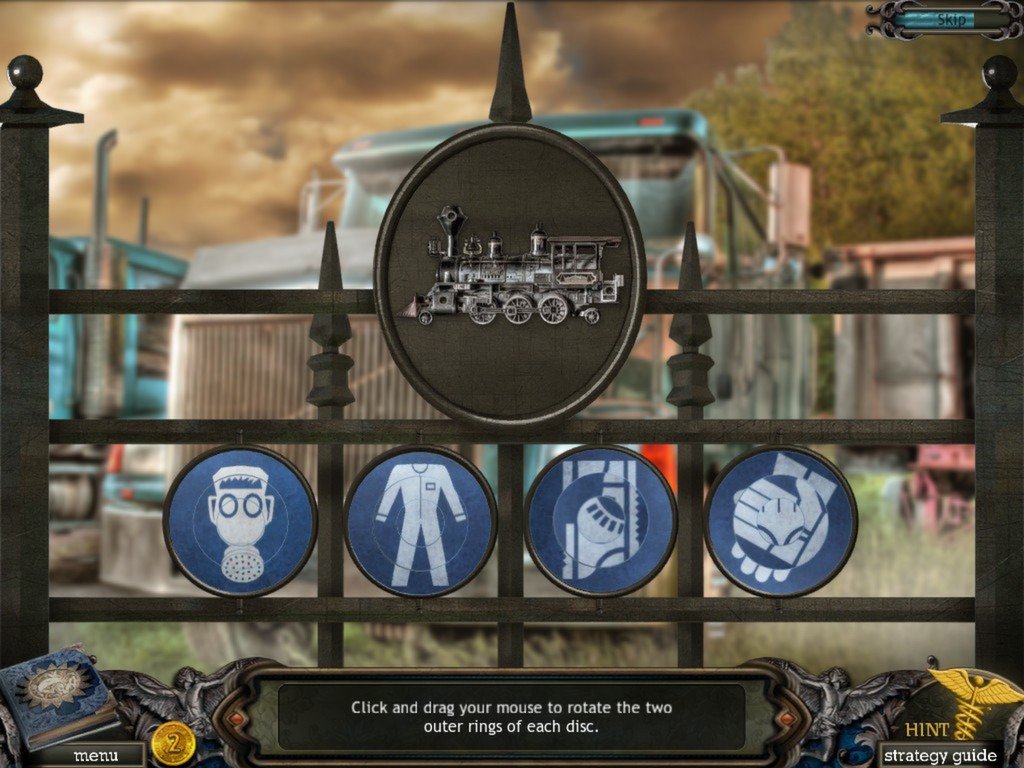Select the glove disc
This screenshot has width=1024, height=768.
(780, 521)
